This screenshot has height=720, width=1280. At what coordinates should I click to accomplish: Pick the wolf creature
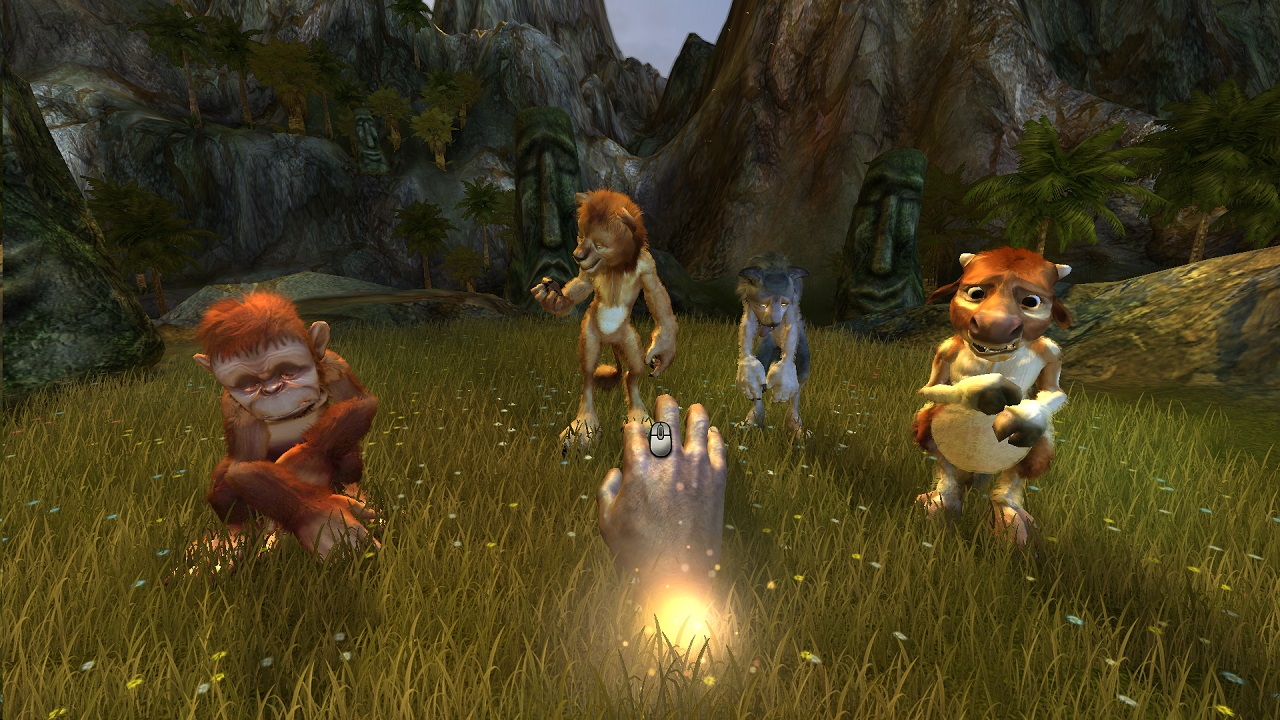(772, 340)
